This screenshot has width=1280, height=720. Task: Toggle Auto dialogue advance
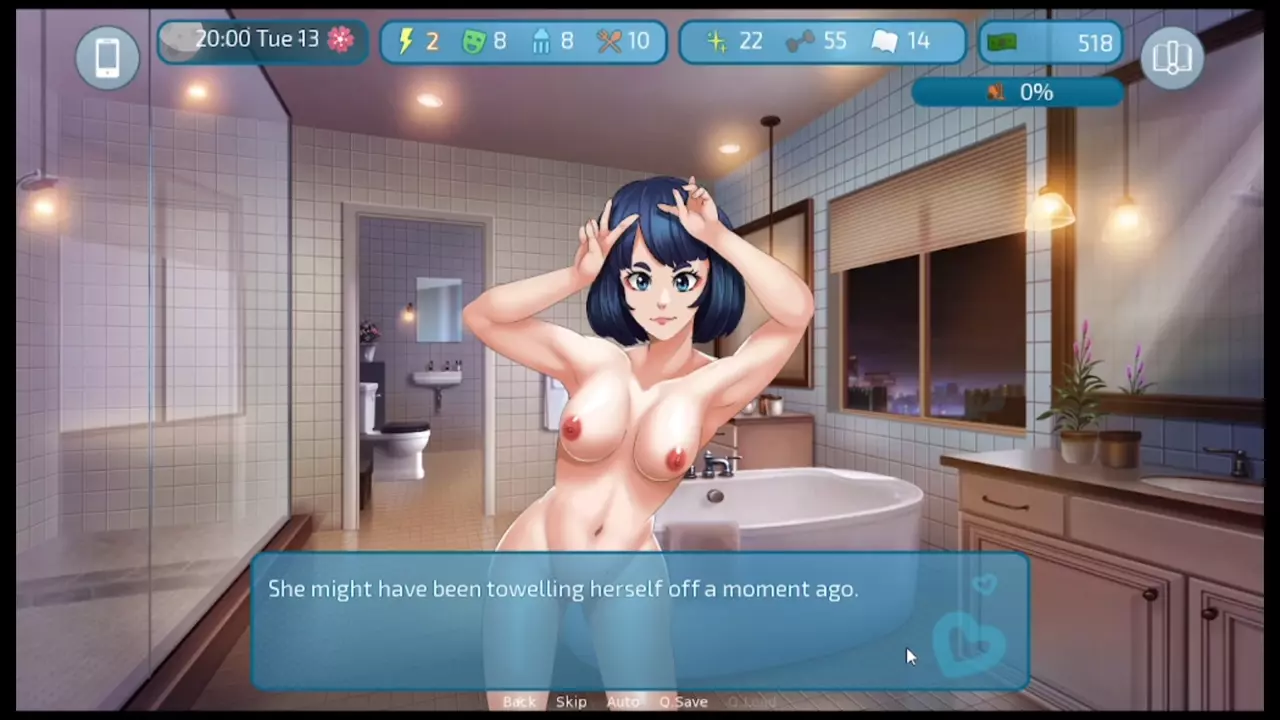click(x=622, y=702)
